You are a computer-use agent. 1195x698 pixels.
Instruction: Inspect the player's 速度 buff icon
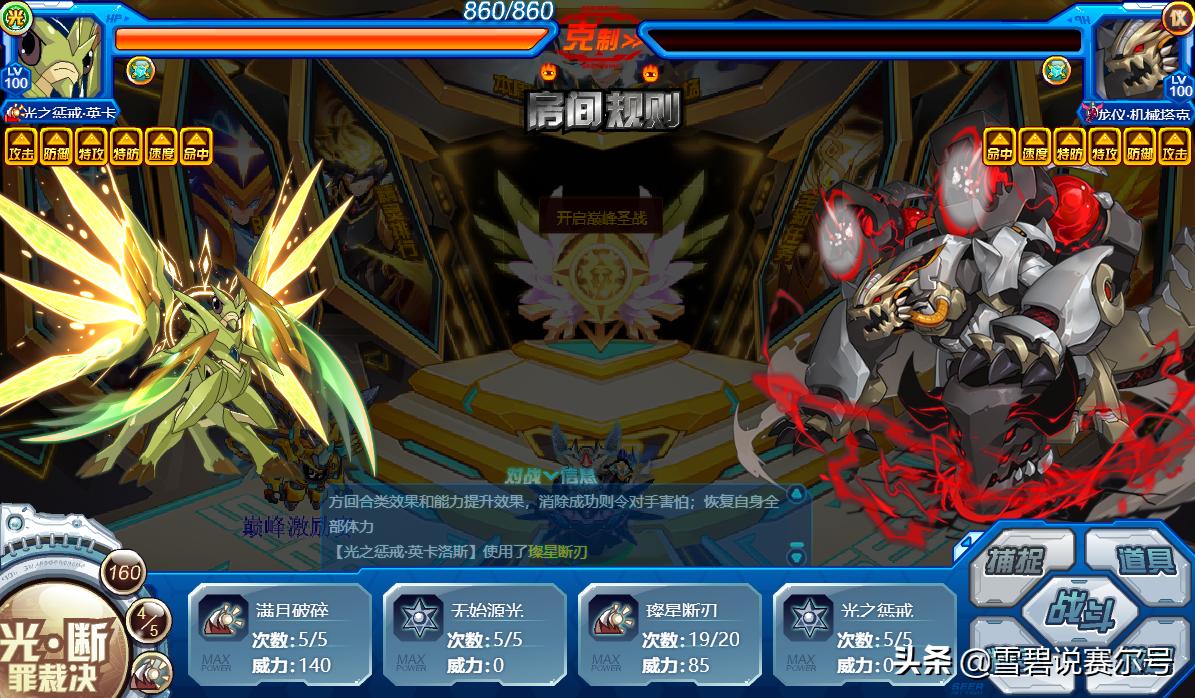tap(160, 146)
